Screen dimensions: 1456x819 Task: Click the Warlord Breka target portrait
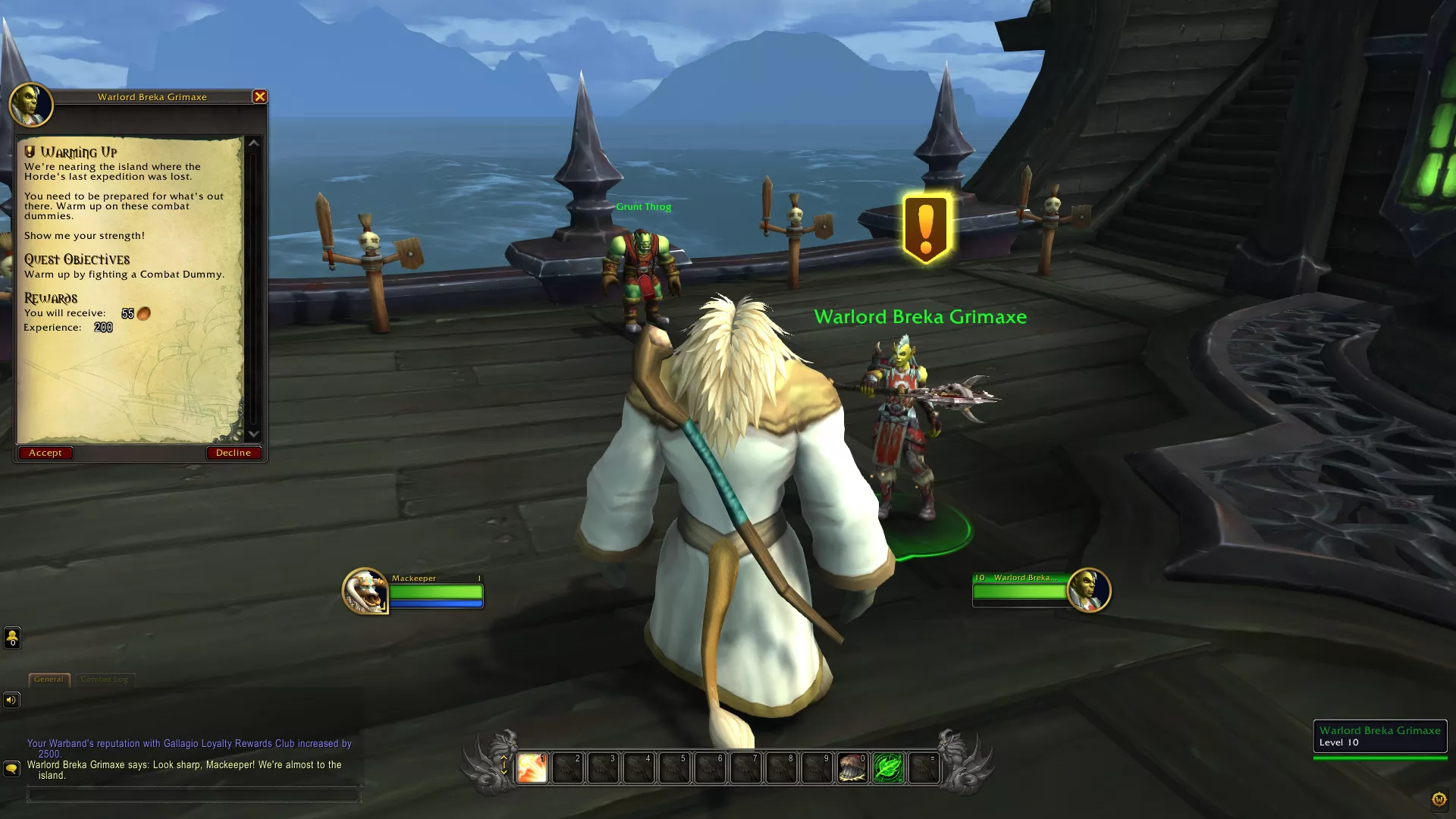[x=1088, y=590]
